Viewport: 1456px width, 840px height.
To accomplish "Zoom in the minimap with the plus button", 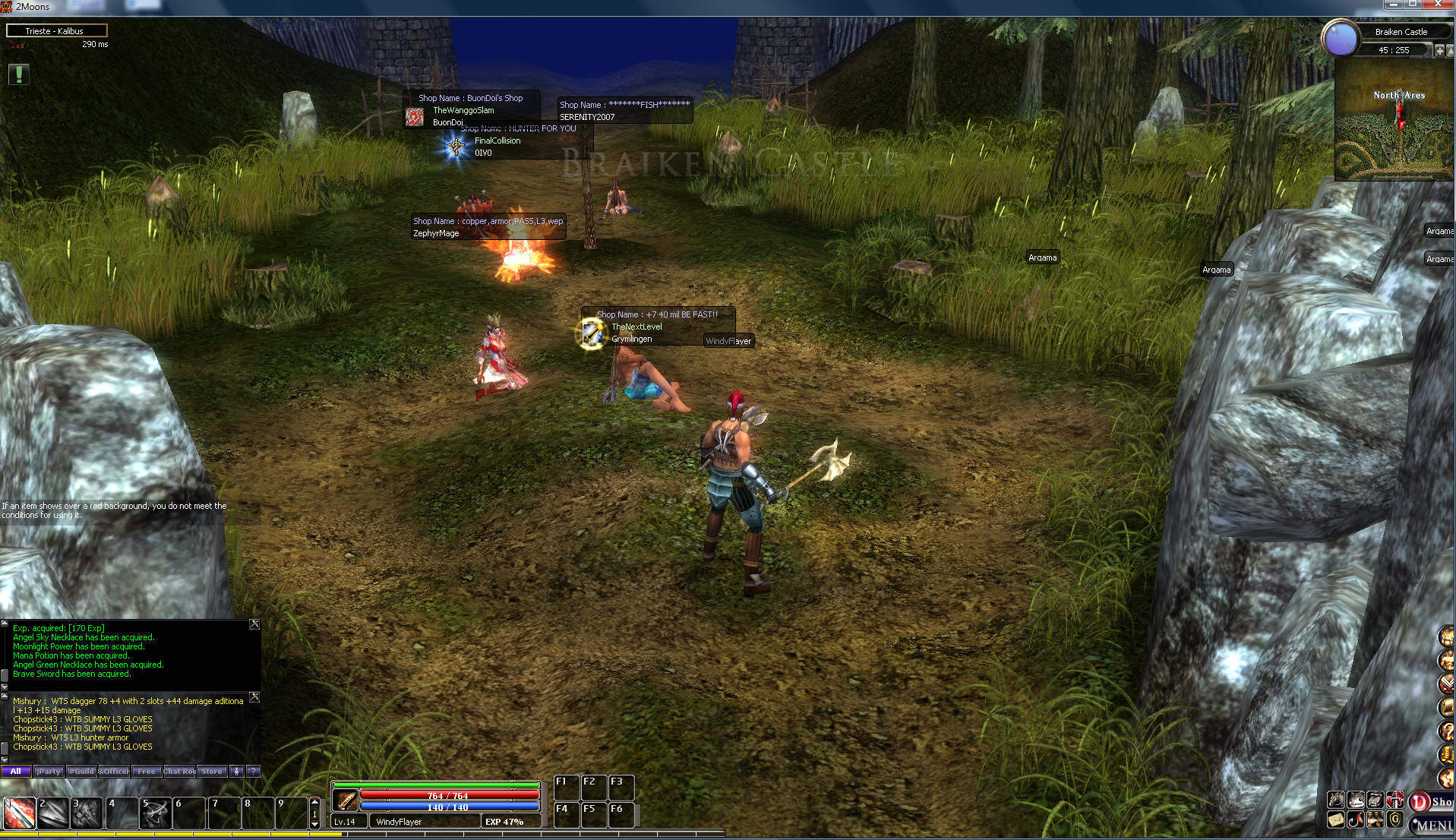I will (x=1439, y=51).
